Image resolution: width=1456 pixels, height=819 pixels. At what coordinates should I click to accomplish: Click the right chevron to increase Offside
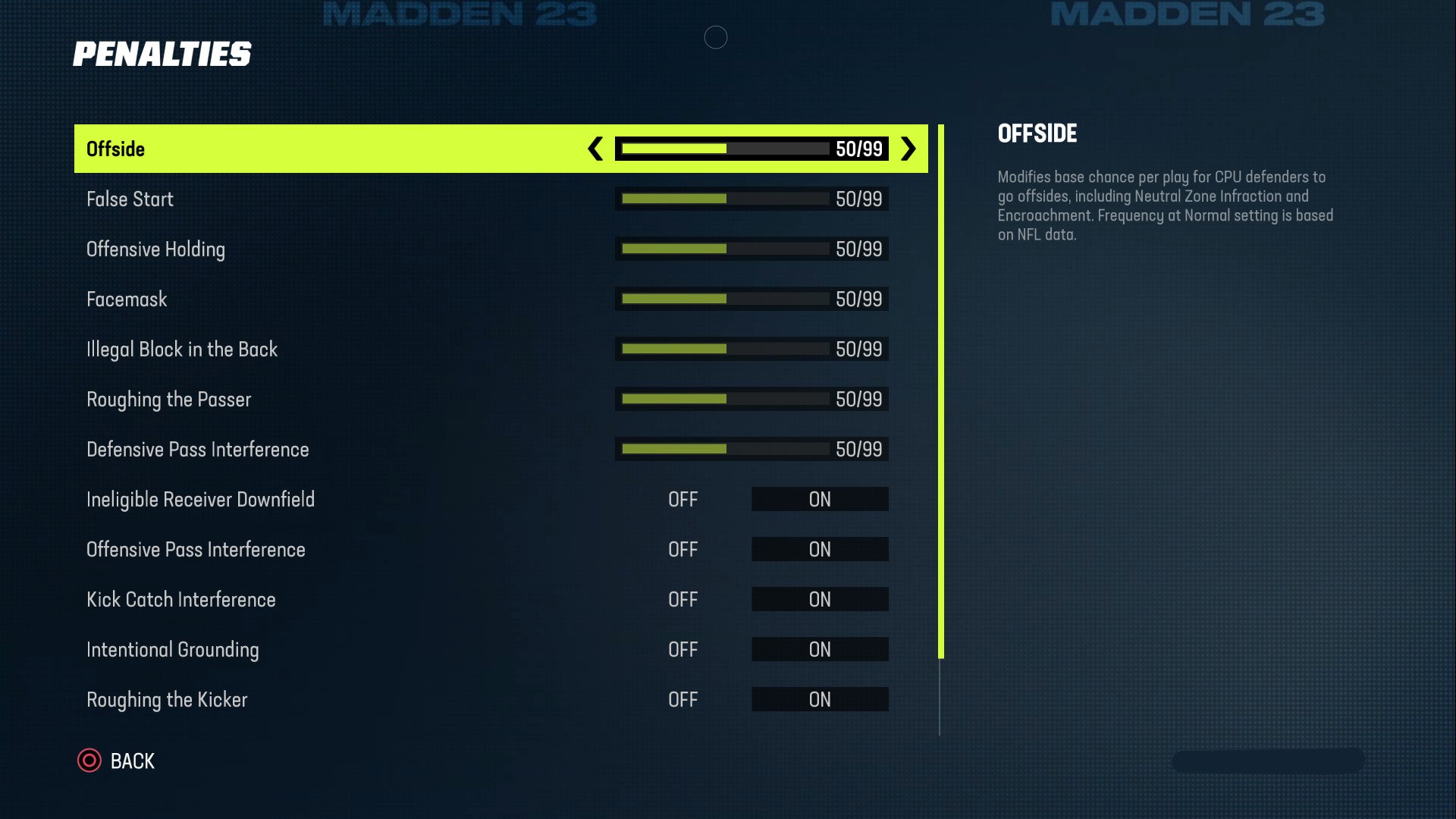click(x=908, y=149)
